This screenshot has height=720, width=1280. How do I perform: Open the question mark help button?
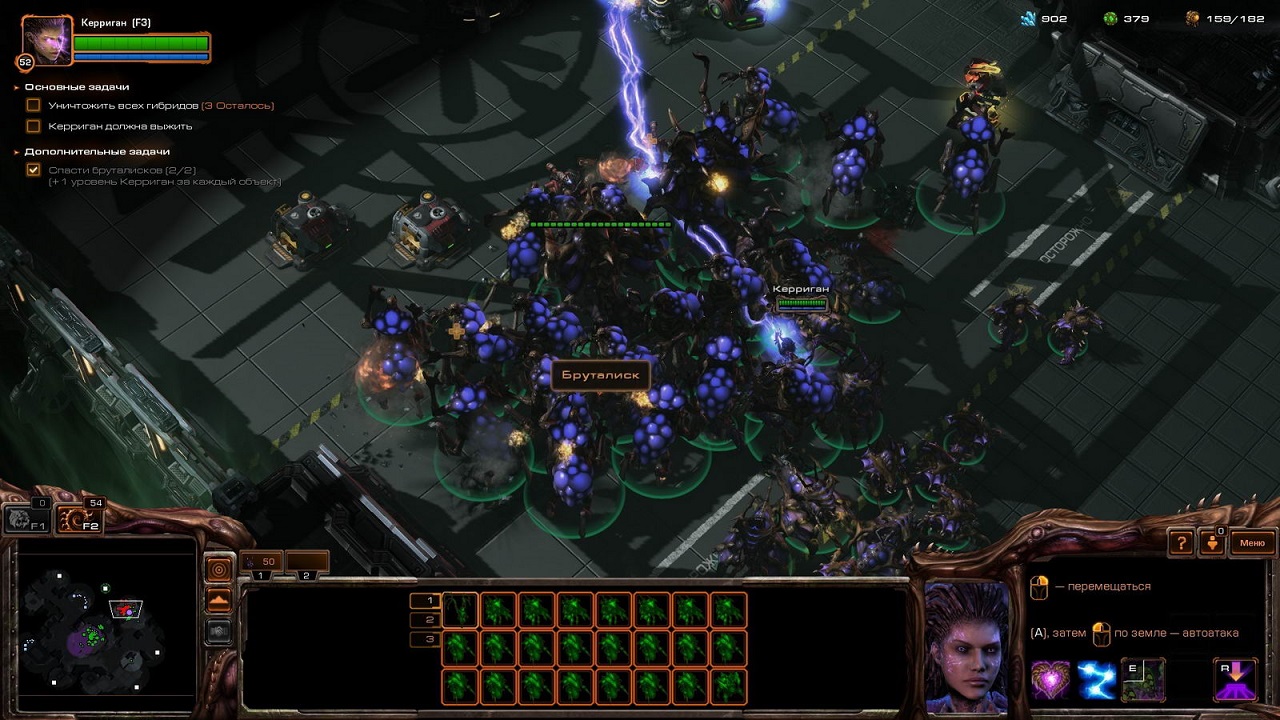click(1182, 543)
